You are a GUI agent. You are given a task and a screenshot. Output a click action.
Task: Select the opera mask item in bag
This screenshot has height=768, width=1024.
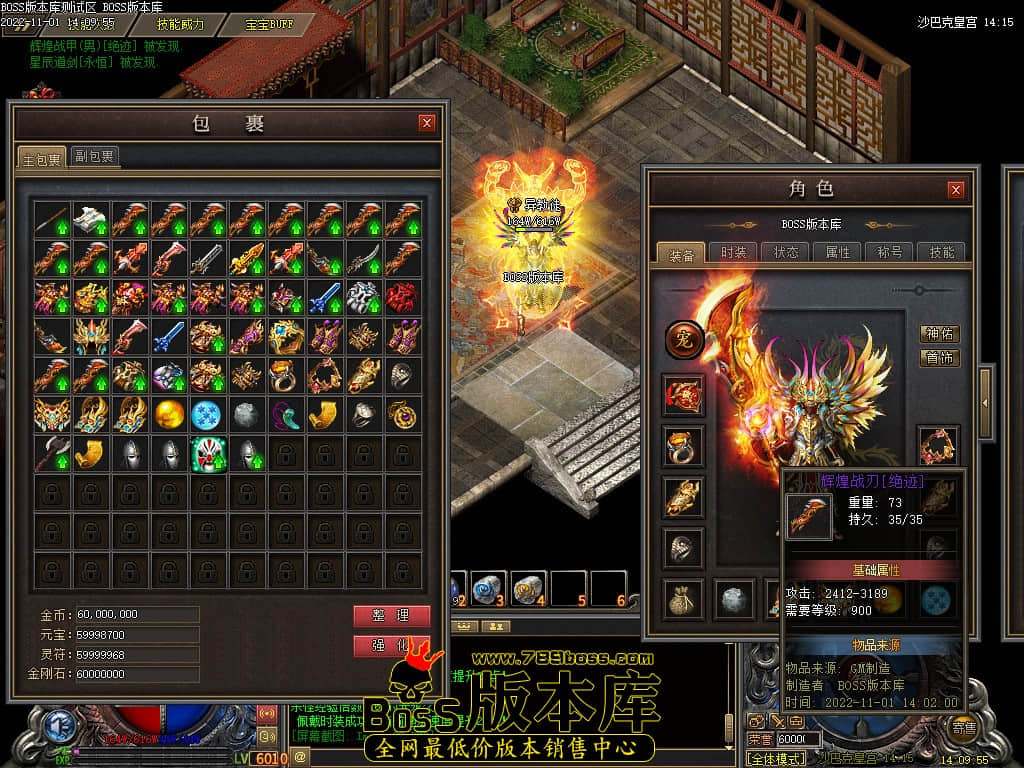click(x=208, y=454)
